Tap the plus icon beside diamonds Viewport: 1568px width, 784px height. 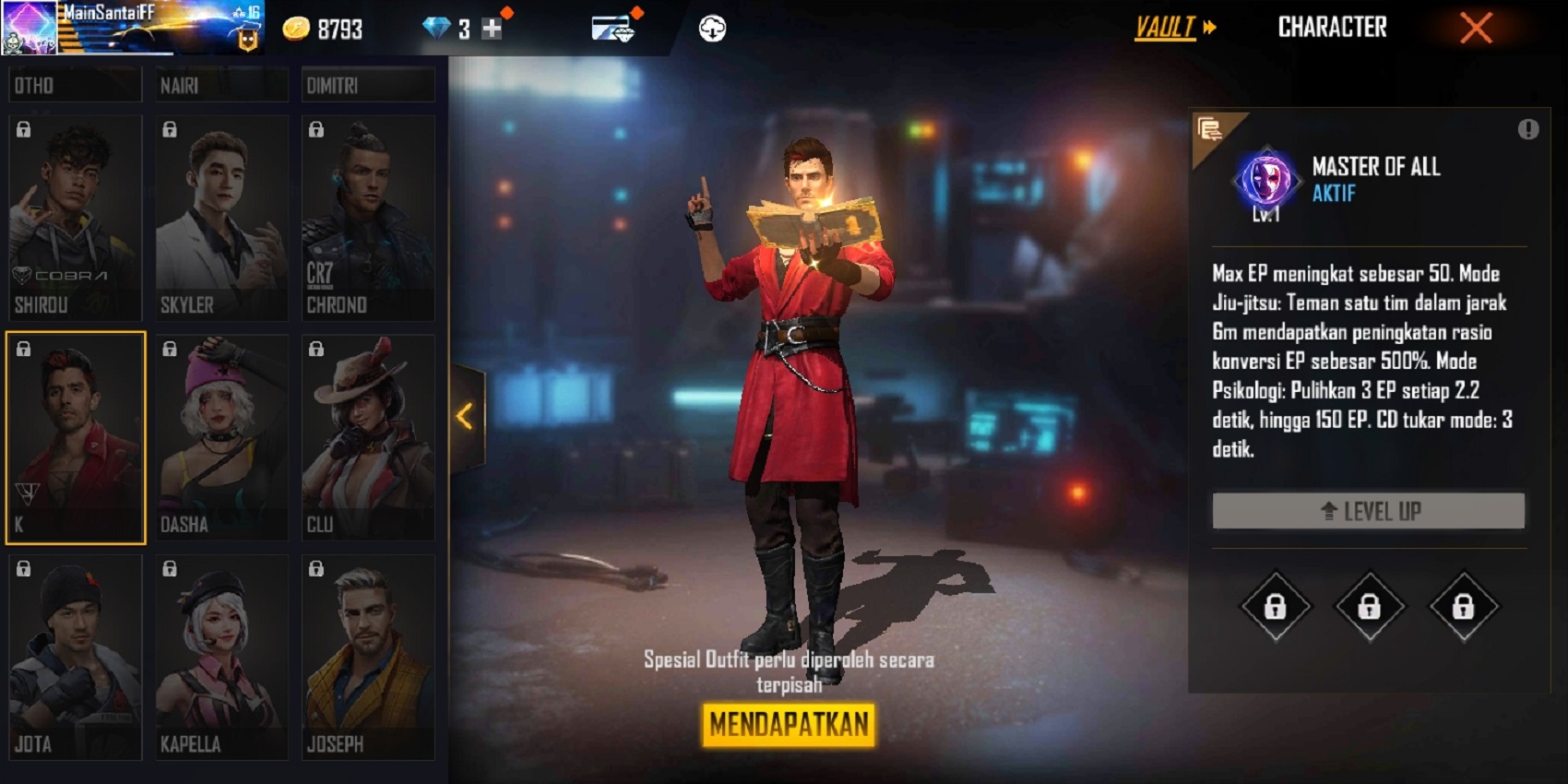[x=491, y=27]
